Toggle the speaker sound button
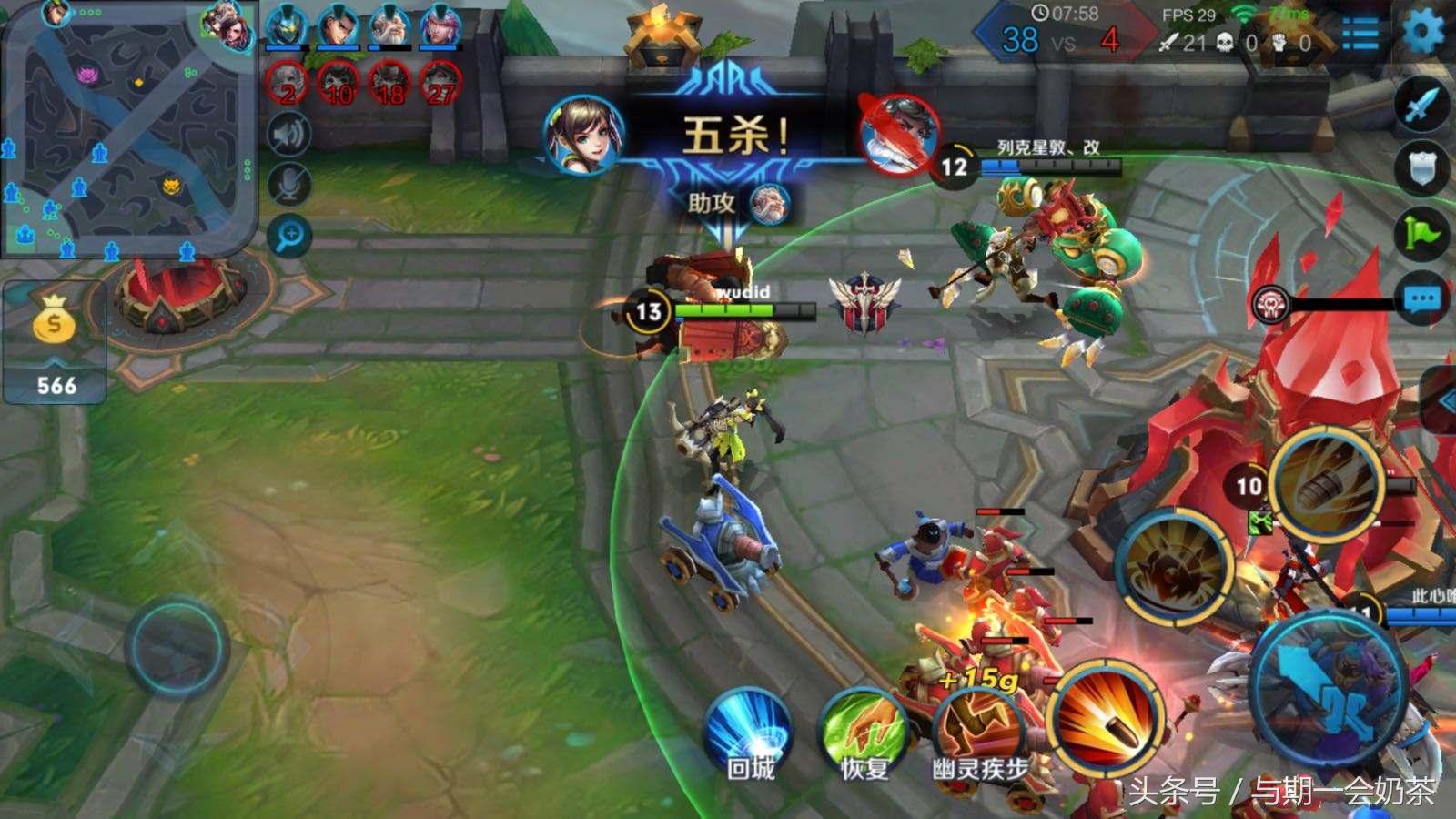Screen dimensions: 1456x819 tap(290, 136)
